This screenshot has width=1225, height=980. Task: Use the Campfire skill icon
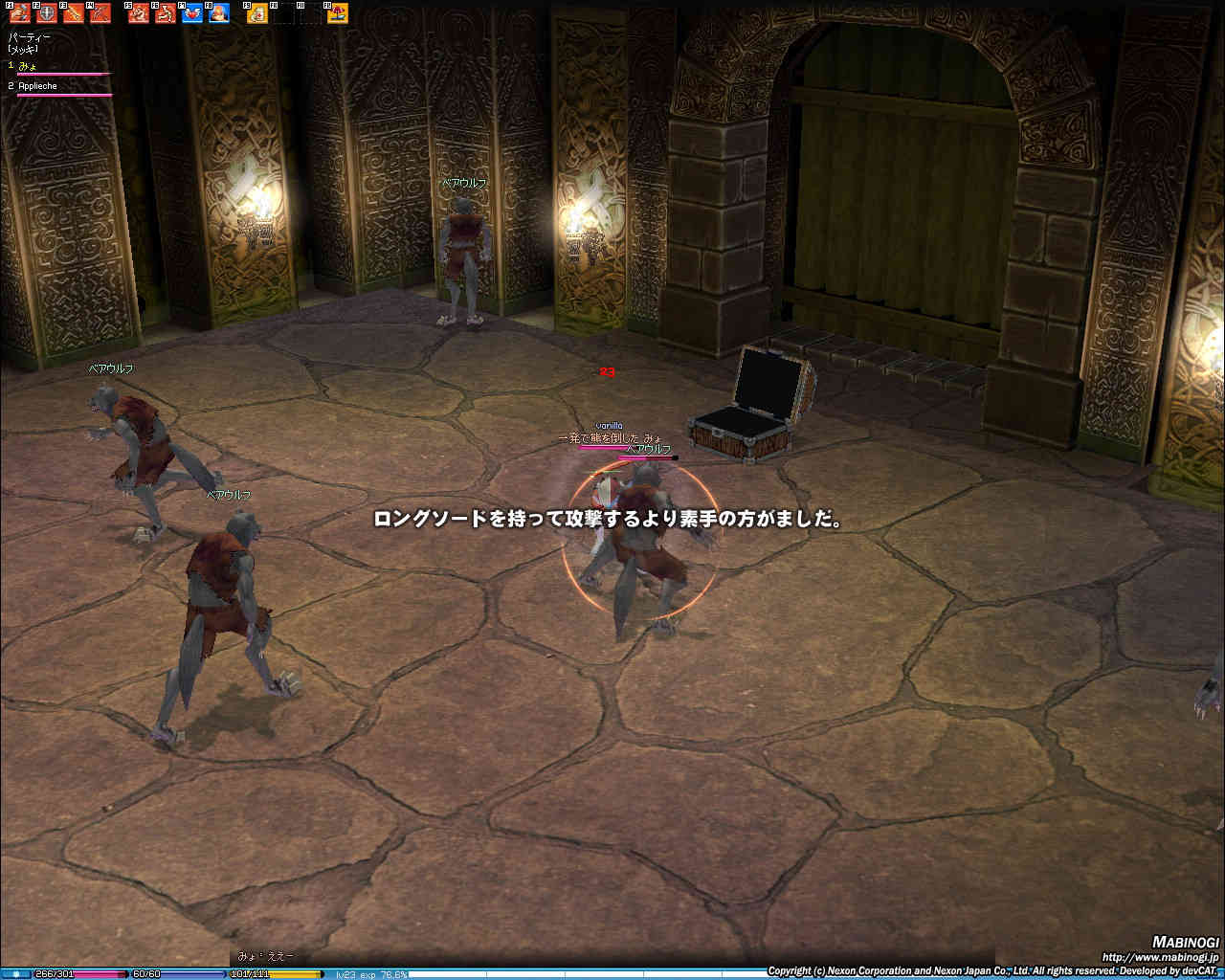click(219, 13)
